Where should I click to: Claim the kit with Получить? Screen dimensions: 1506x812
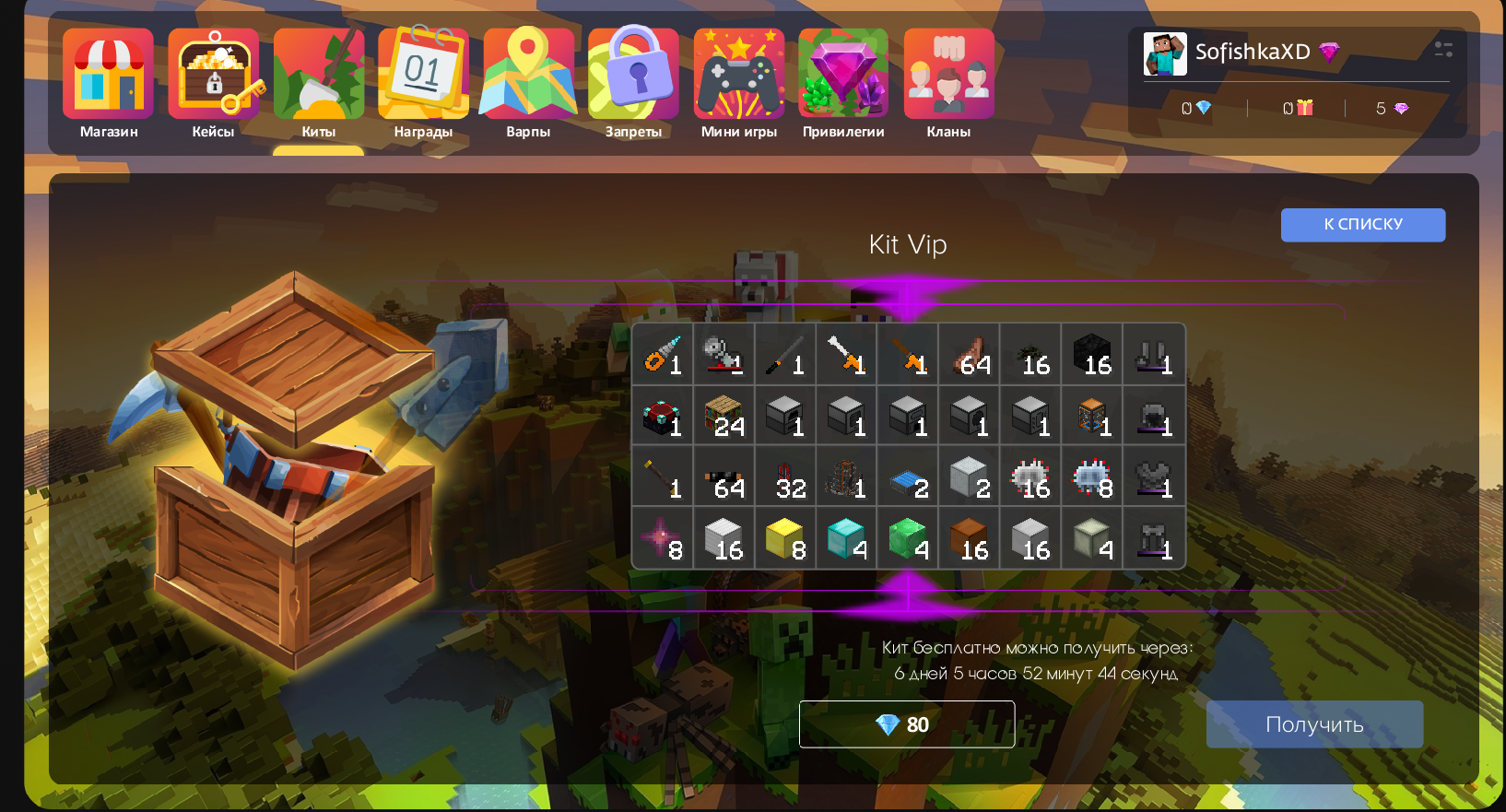pyautogui.click(x=1314, y=724)
